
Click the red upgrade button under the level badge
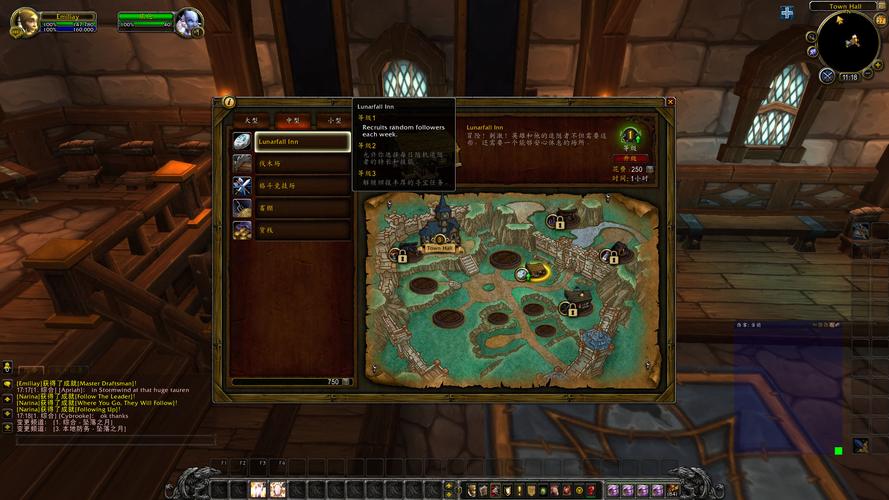[x=630, y=158]
